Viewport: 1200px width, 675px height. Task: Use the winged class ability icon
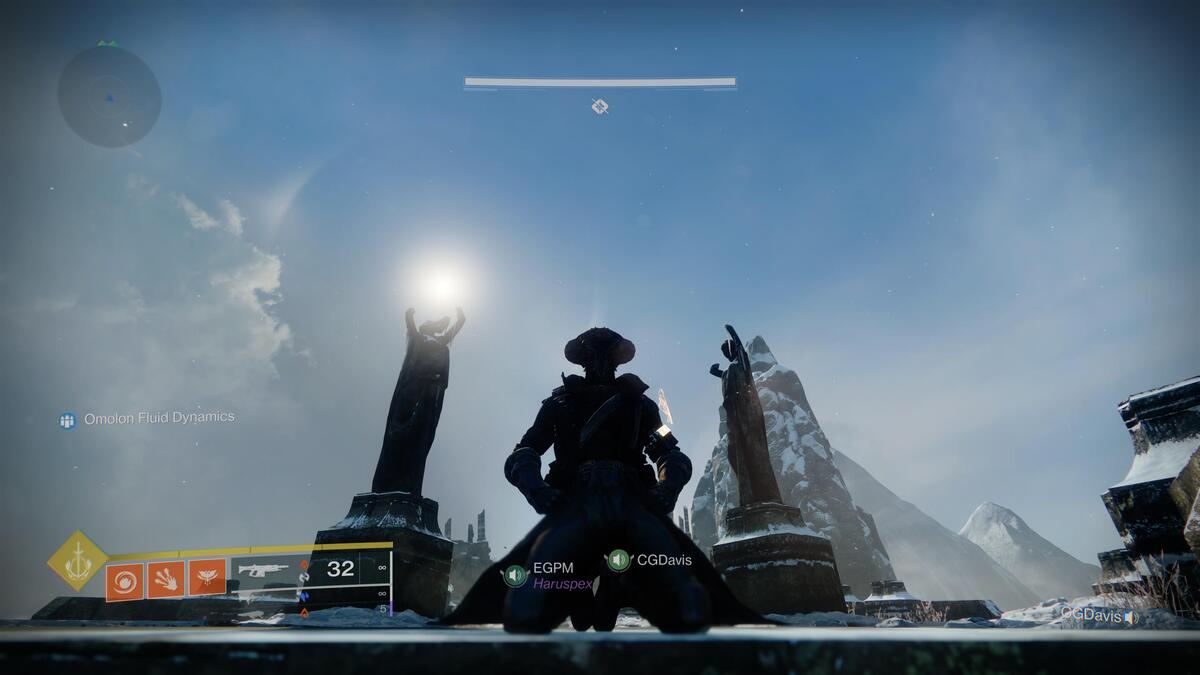click(207, 579)
